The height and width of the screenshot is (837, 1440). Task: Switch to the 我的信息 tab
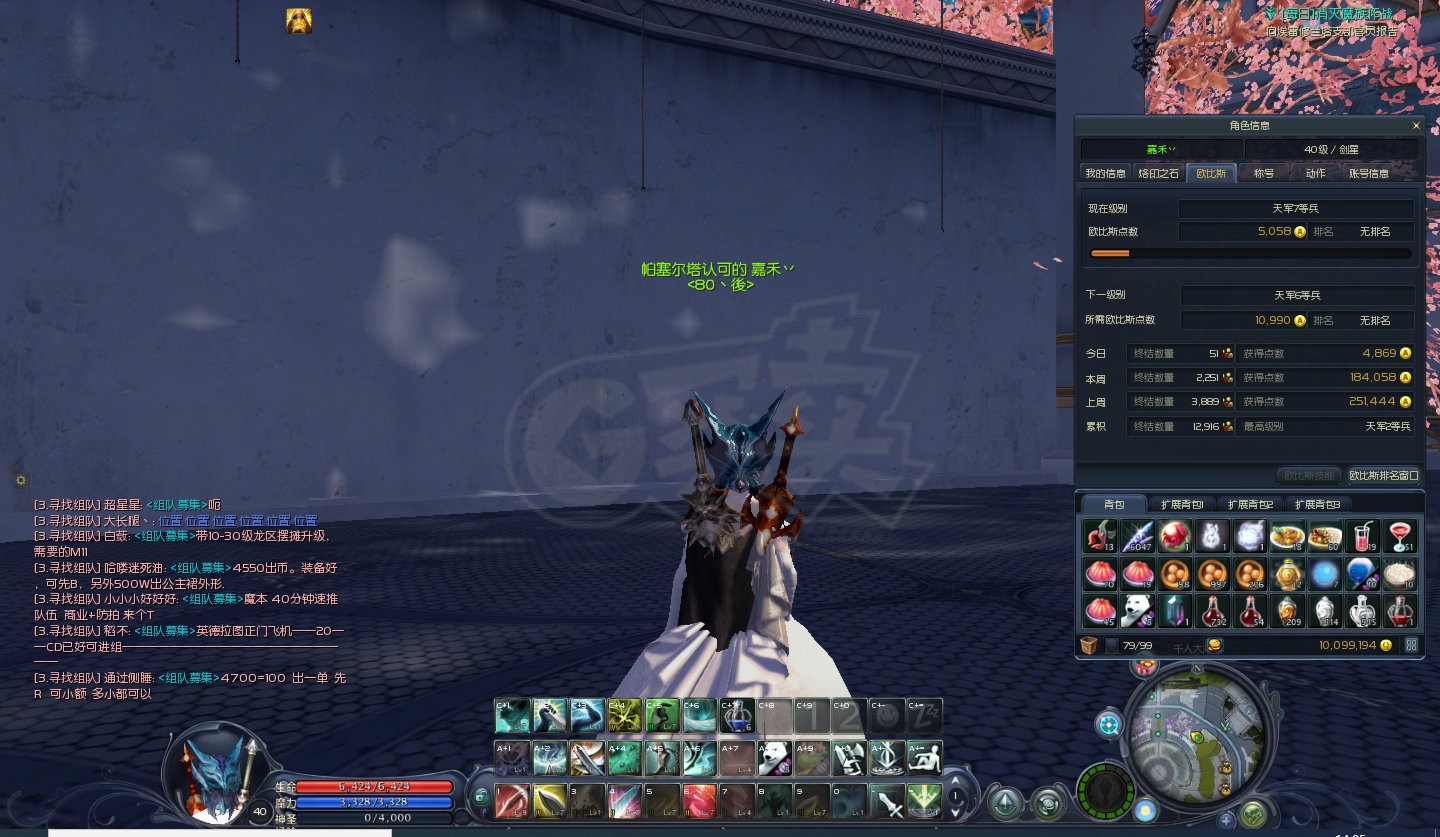click(x=1105, y=173)
